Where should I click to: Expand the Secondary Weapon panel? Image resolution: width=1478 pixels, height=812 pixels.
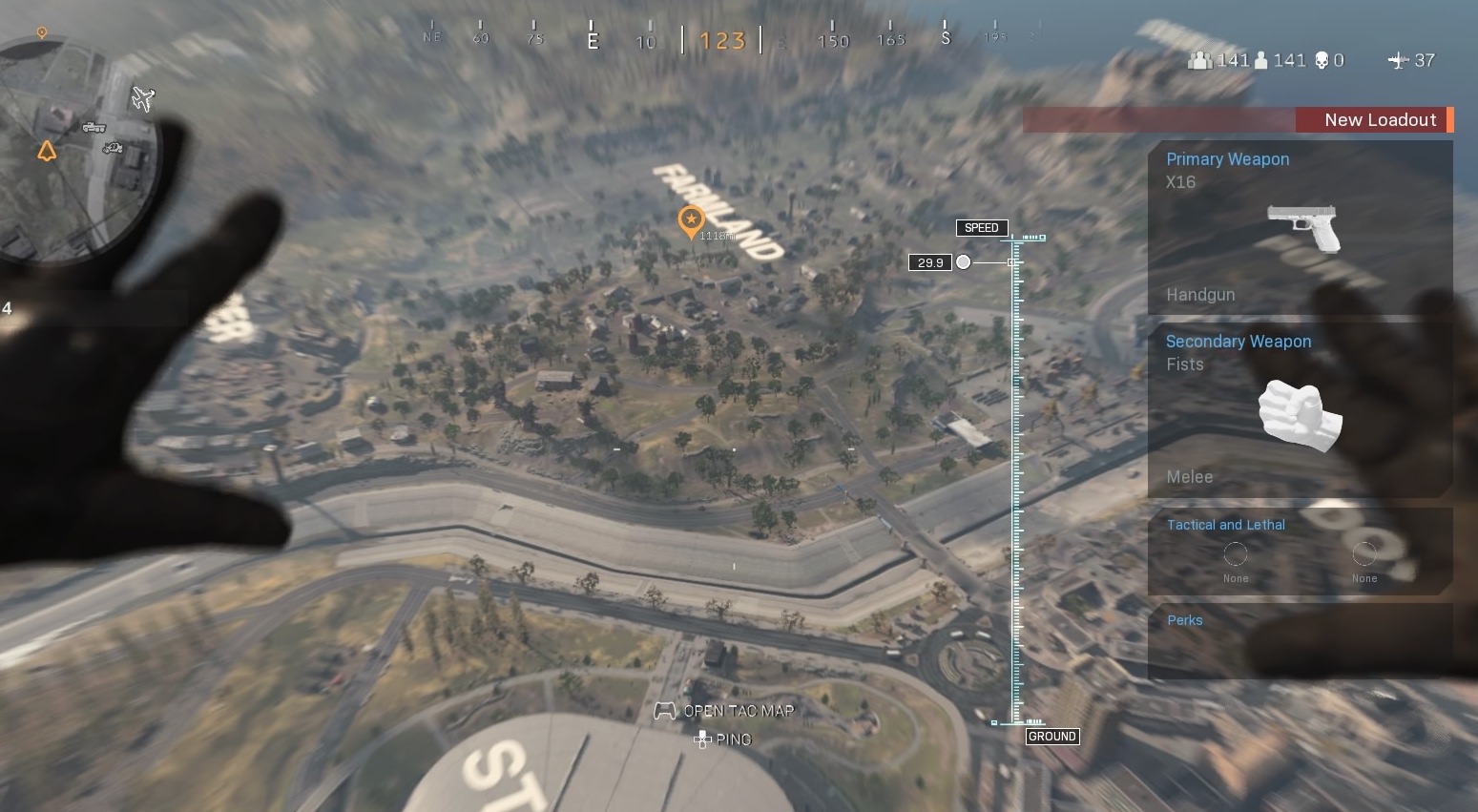pos(1239,341)
